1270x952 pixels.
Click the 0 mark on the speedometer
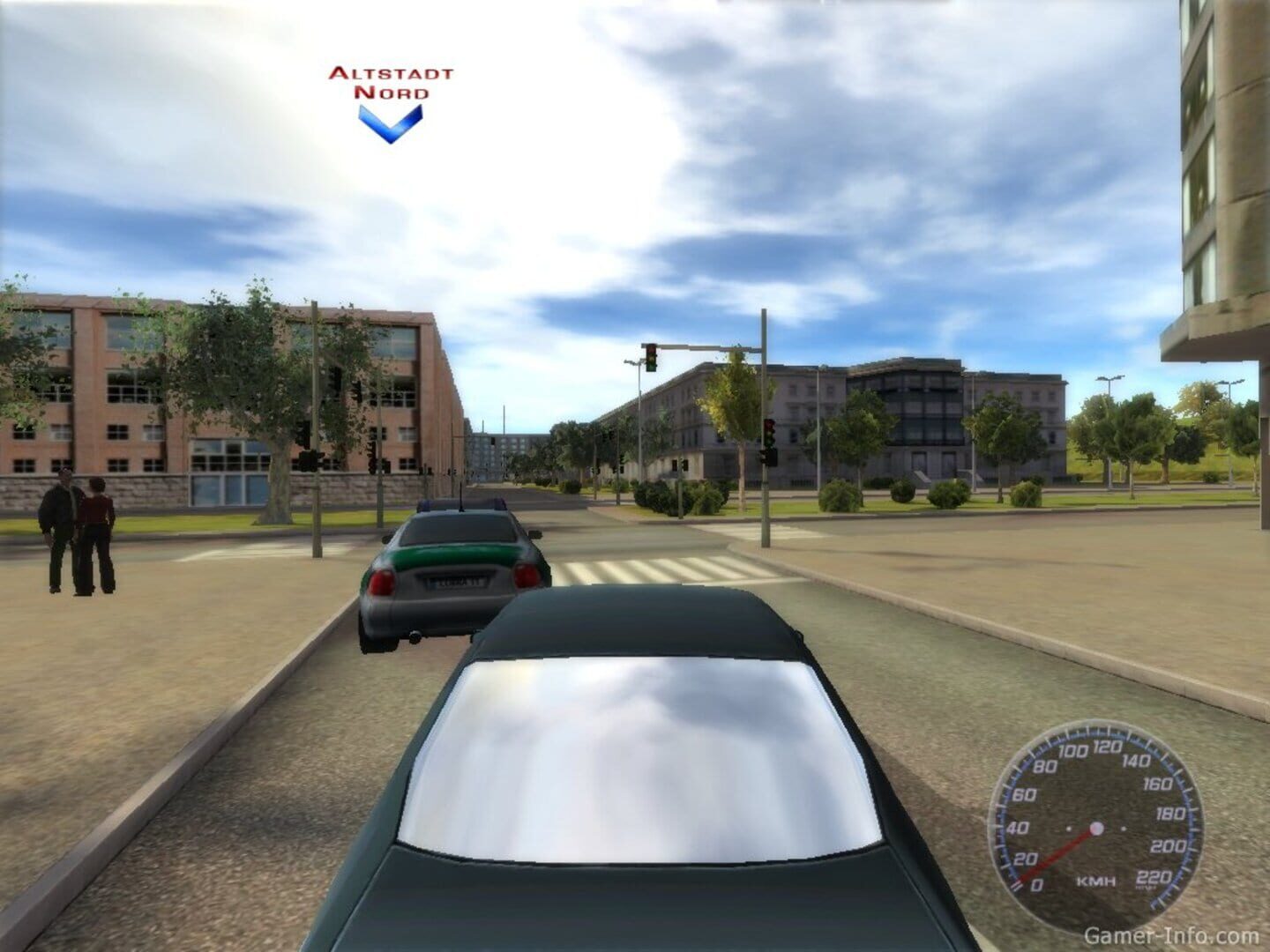click(1035, 883)
